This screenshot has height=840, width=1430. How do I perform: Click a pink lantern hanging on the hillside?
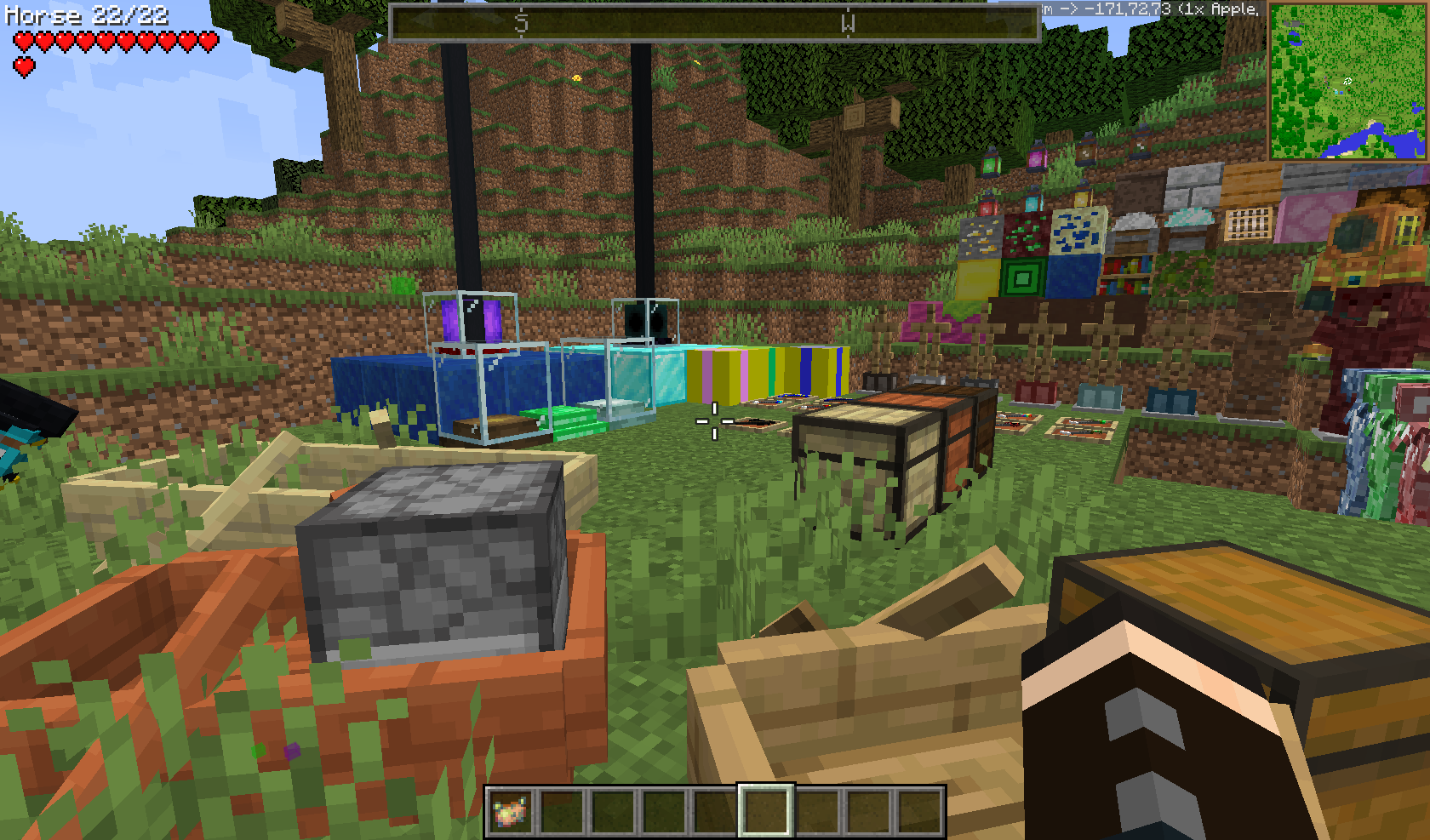pyautogui.click(x=1038, y=160)
